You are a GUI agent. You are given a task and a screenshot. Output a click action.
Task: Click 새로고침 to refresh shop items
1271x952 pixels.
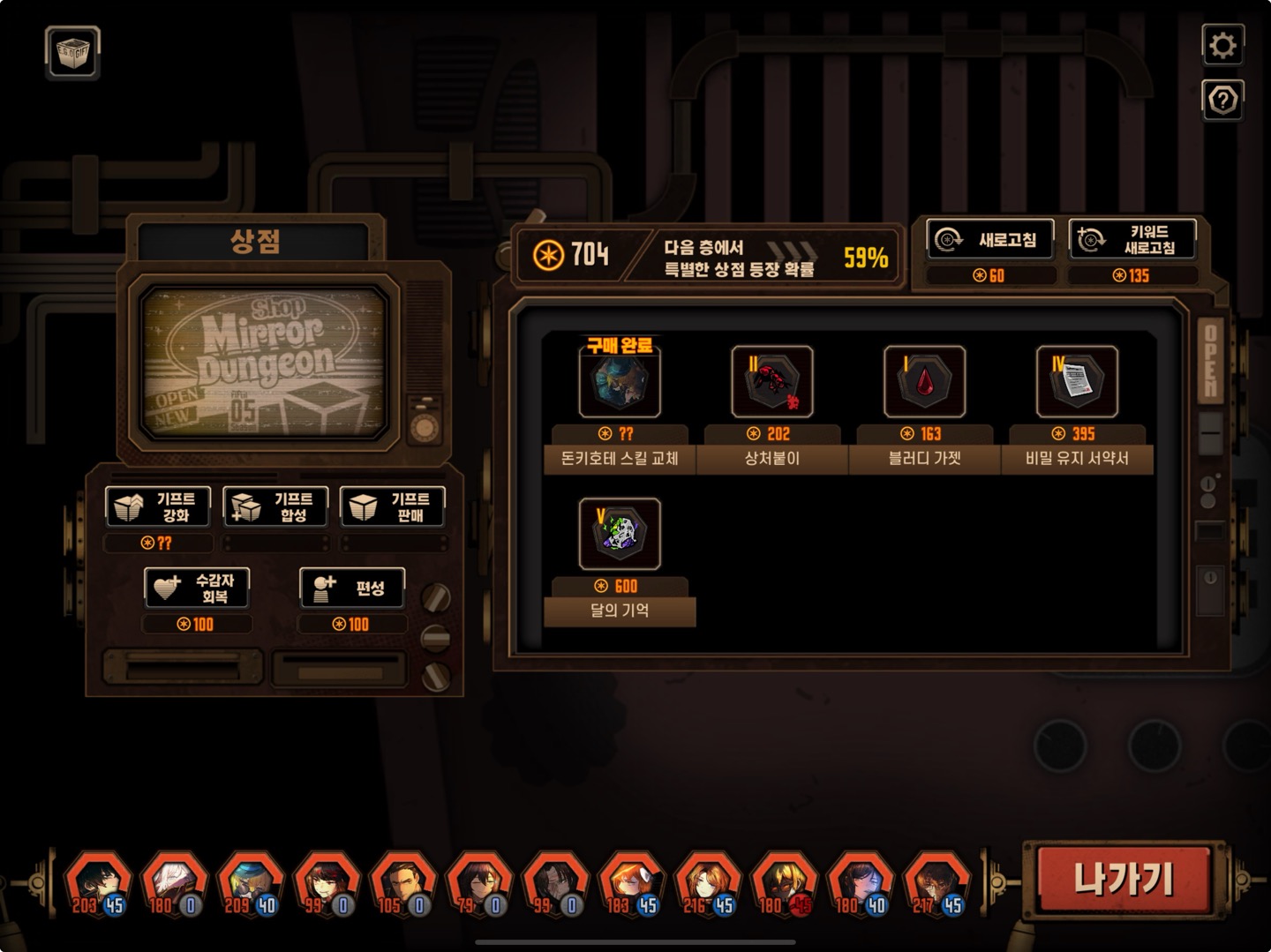(990, 239)
